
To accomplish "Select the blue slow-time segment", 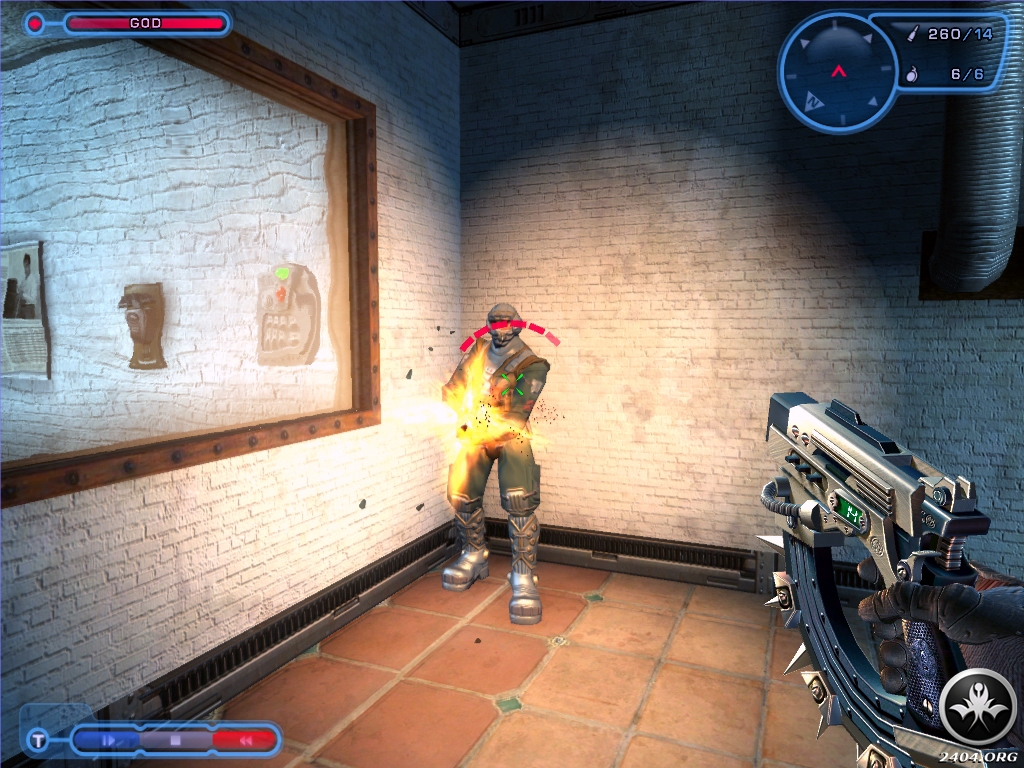I will [111, 741].
